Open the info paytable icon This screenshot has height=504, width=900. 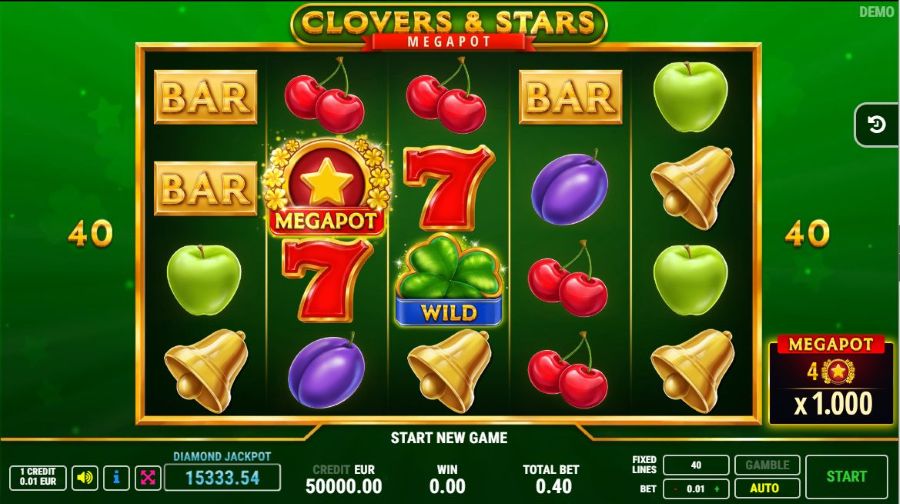117,477
